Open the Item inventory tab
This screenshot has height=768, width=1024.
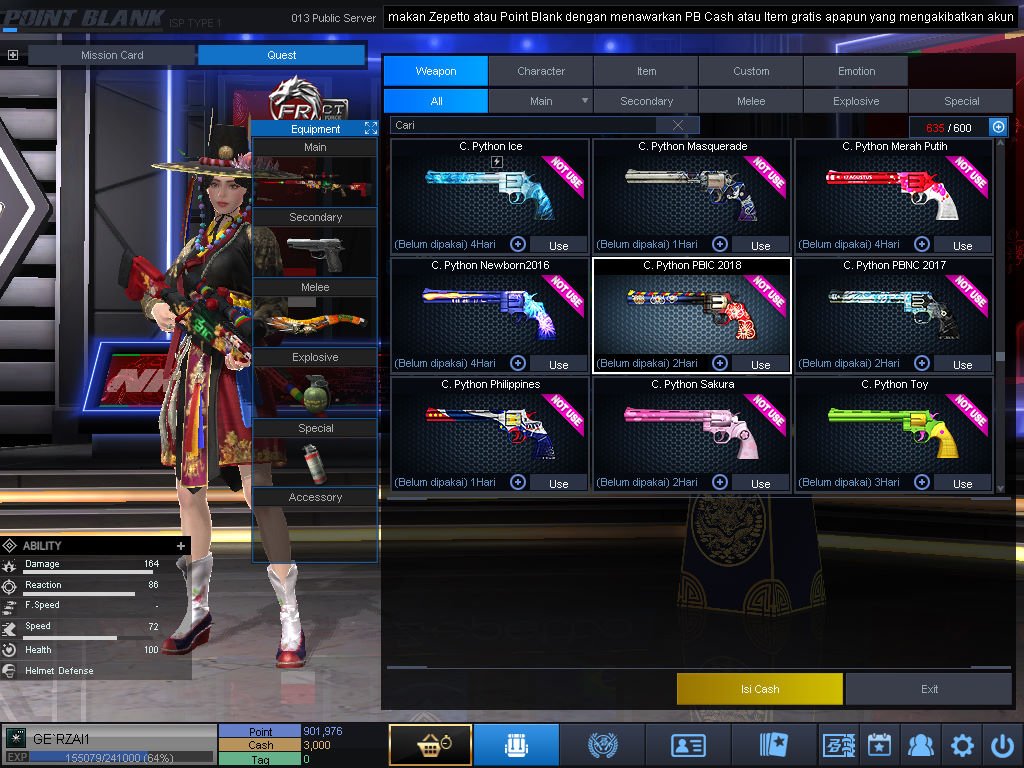click(x=646, y=71)
